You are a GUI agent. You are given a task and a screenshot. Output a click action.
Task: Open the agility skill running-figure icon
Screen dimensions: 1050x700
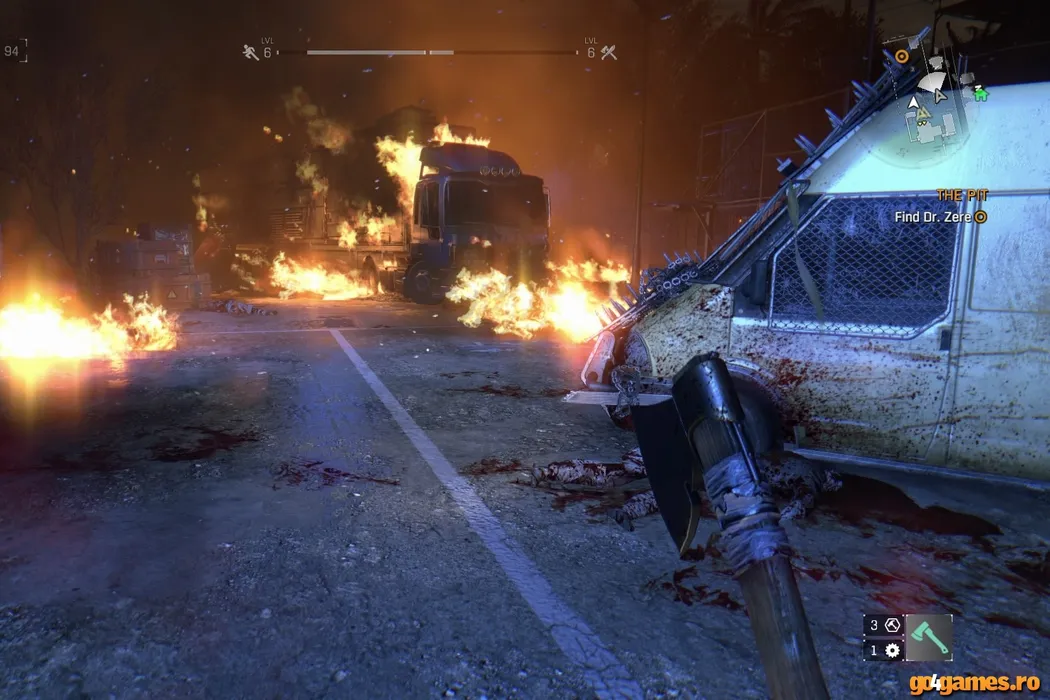coord(250,52)
